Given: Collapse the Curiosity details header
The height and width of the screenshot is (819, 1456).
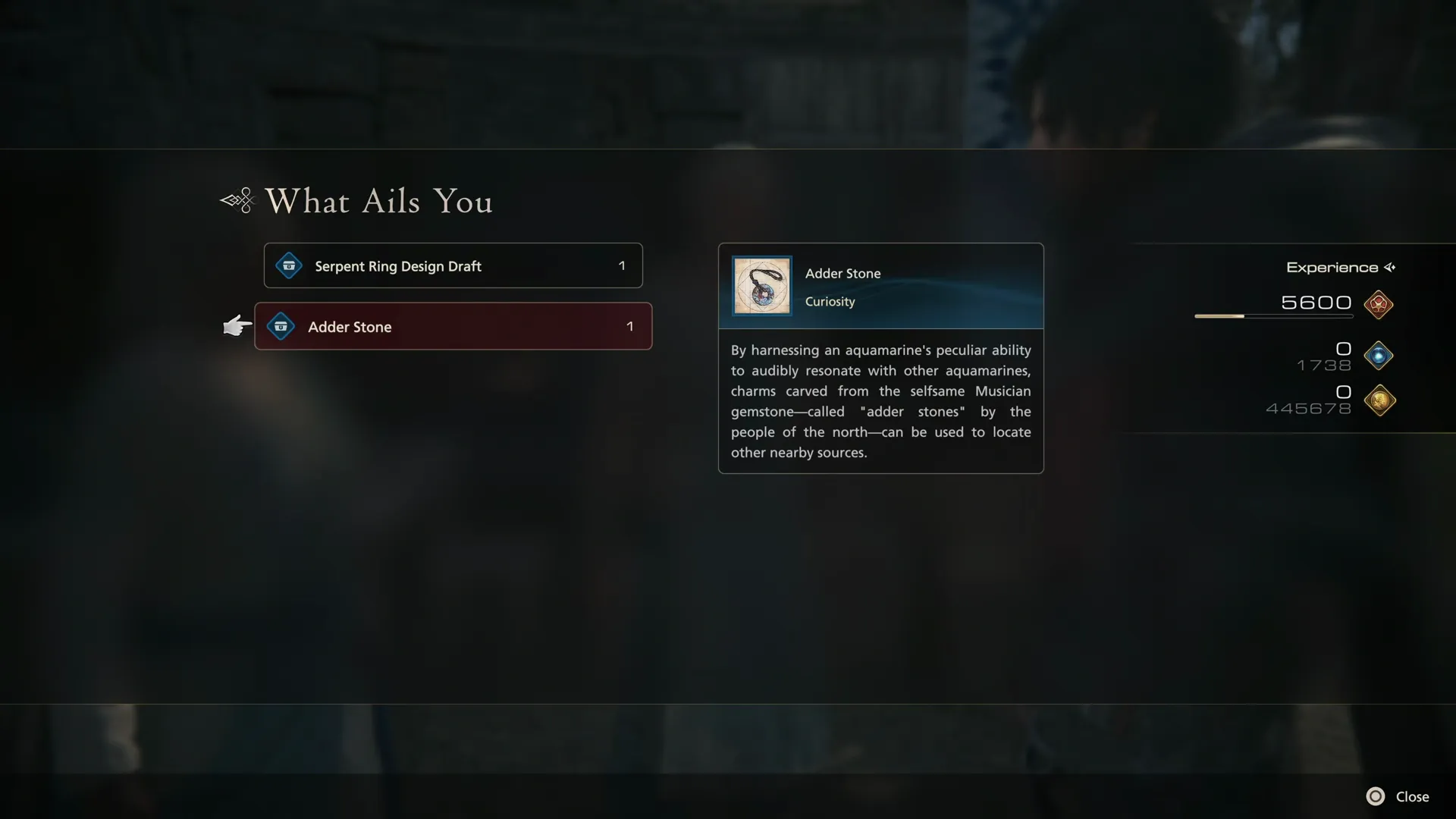Looking at the screenshot, I should point(830,301).
